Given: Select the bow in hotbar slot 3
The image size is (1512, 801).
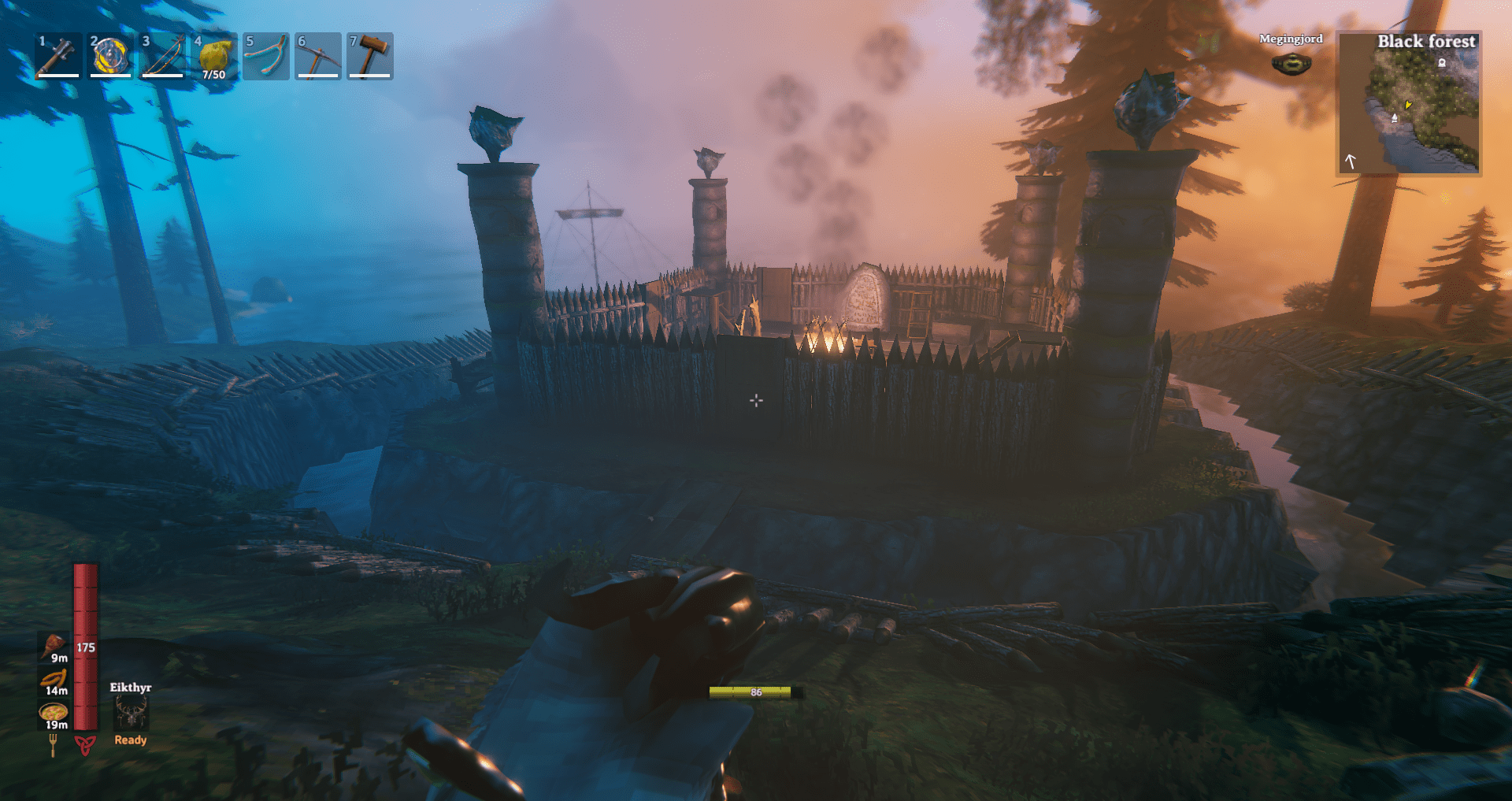Looking at the screenshot, I should pos(162,55).
